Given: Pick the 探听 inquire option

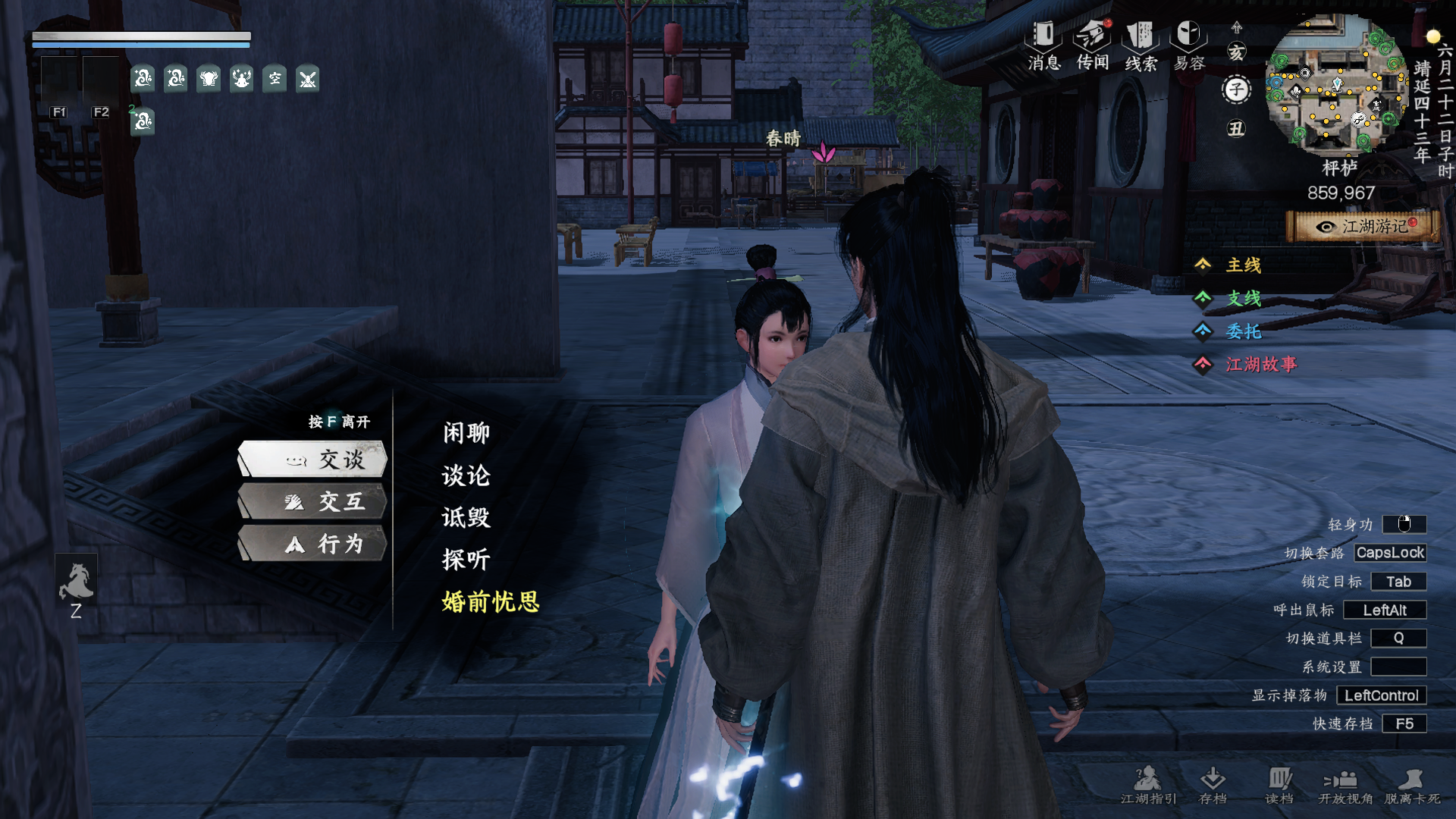Looking at the screenshot, I should pyautogui.click(x=466, y=560).
